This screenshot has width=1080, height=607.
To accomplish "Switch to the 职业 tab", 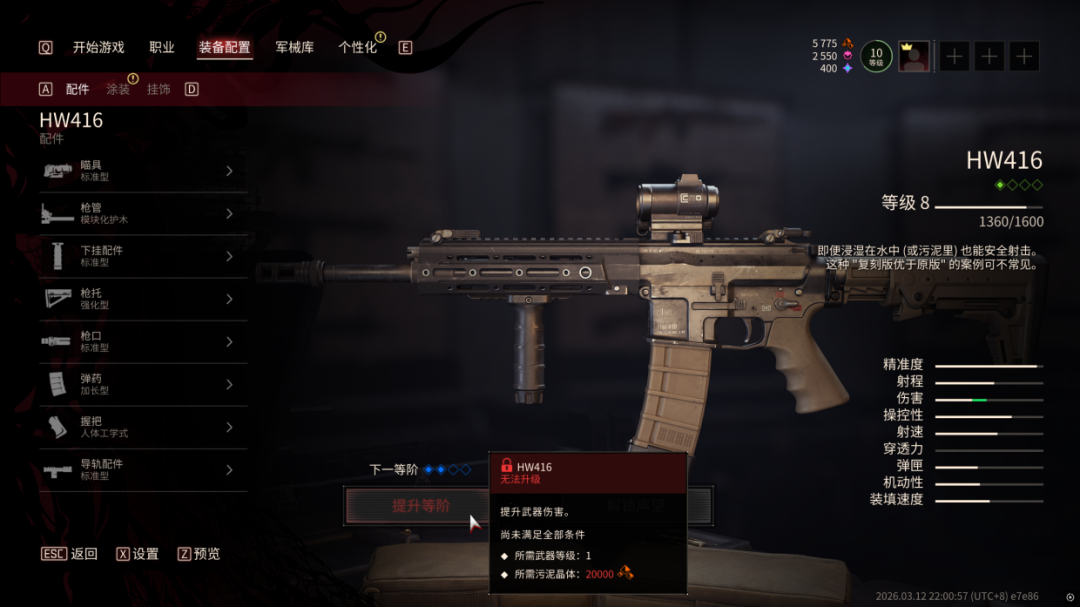I will [x=162, y=47].
